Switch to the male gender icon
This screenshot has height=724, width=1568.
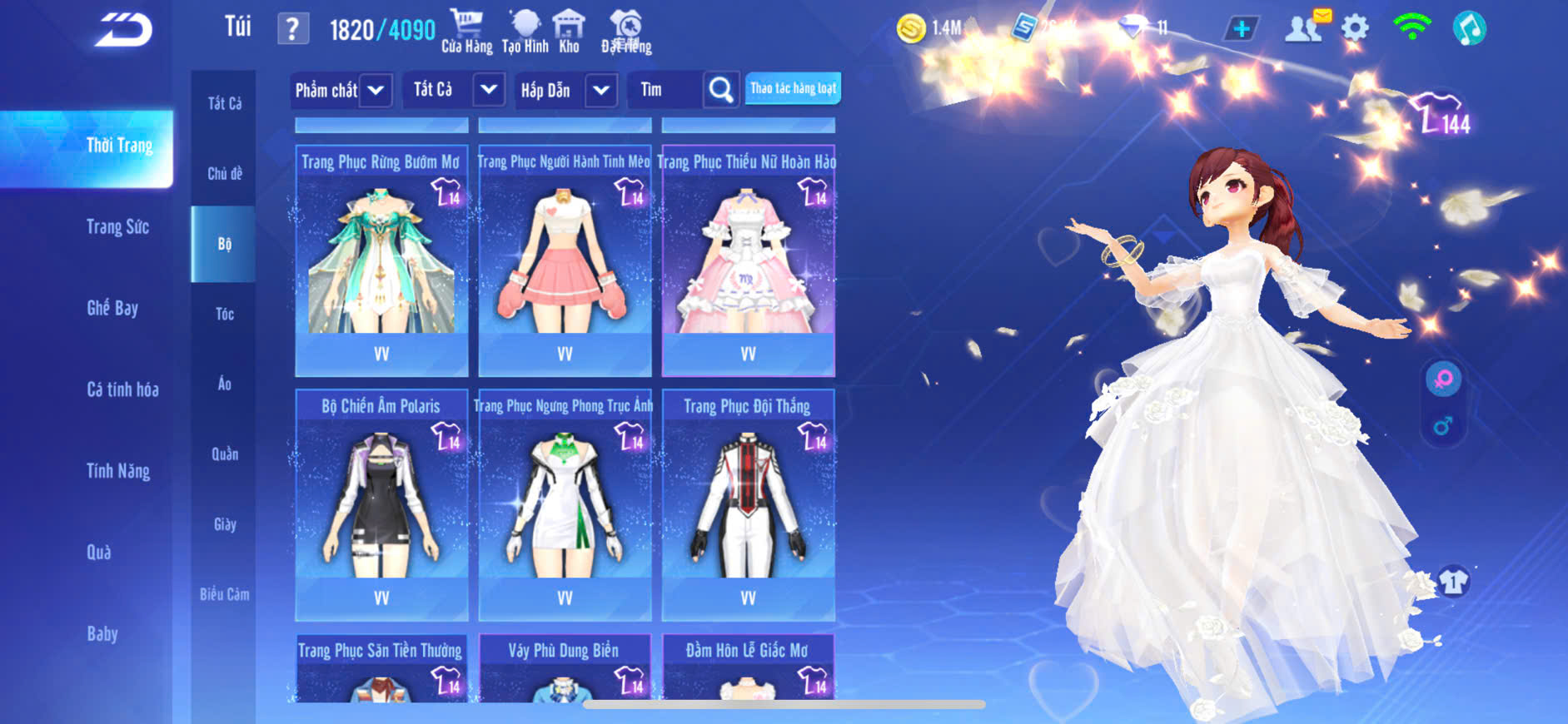[x=1443, y=427]
